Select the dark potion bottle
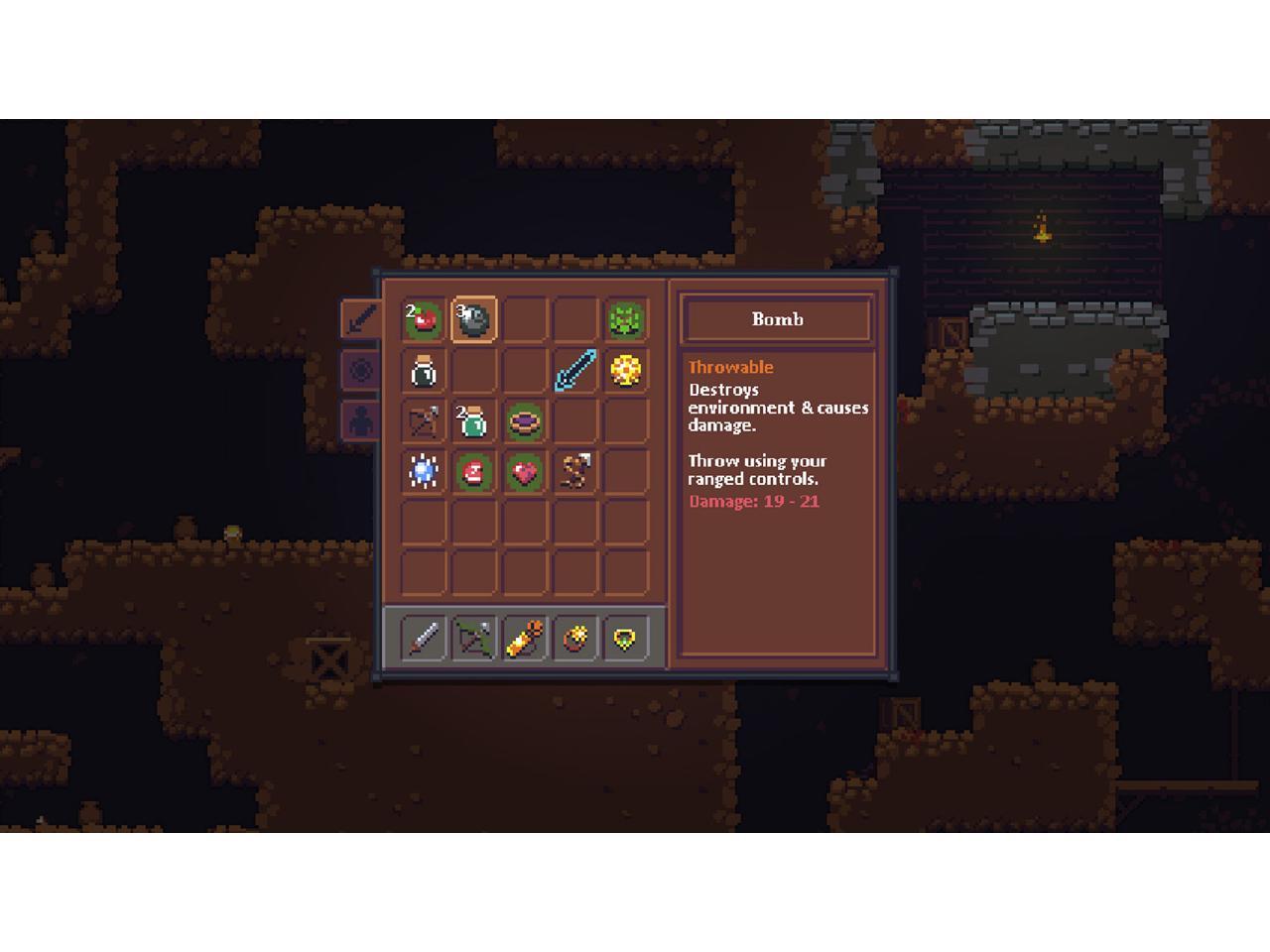Image resolution: width=1270 pixels, height=952 pixels. [x=424, y=371]
